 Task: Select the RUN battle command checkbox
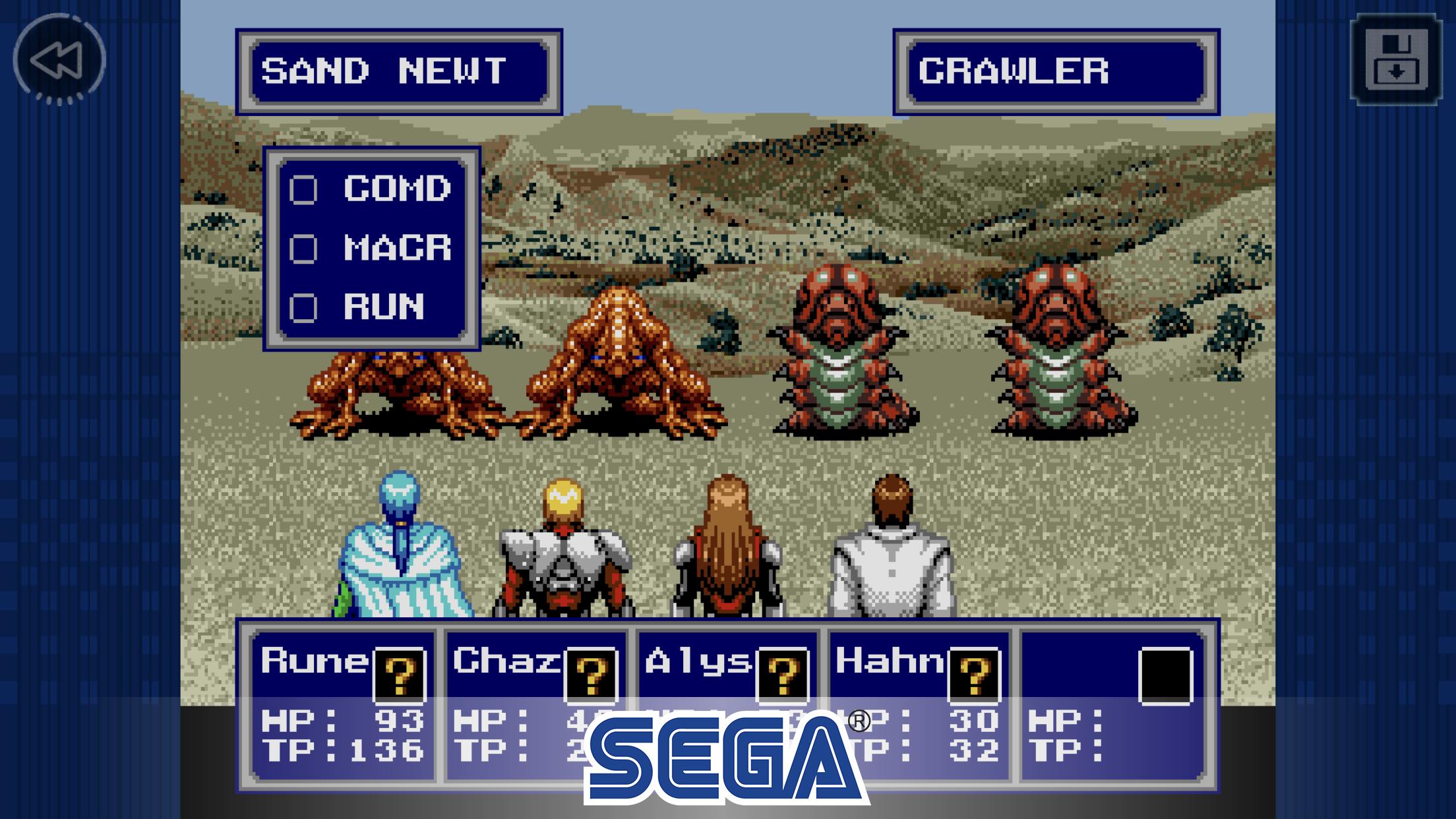pyautogui.click(x=305, y=307)
